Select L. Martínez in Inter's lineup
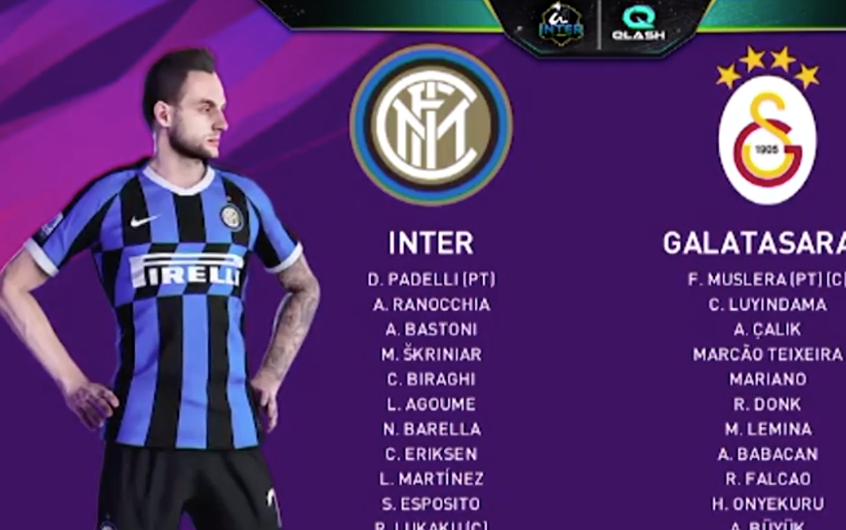Screen dimensions: 846x530 click(x=431, y=479)
